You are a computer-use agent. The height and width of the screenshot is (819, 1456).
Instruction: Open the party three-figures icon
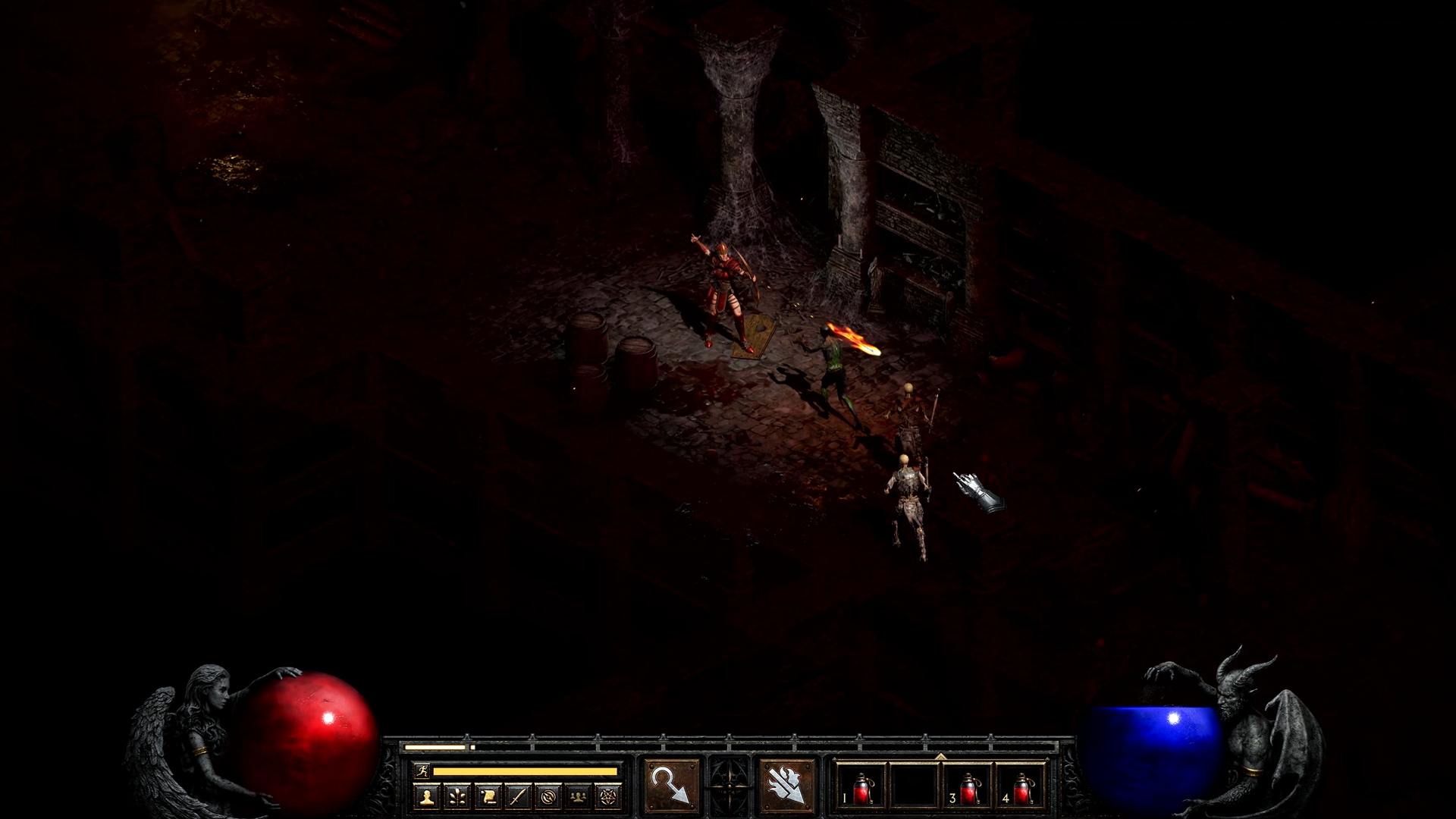579,796
